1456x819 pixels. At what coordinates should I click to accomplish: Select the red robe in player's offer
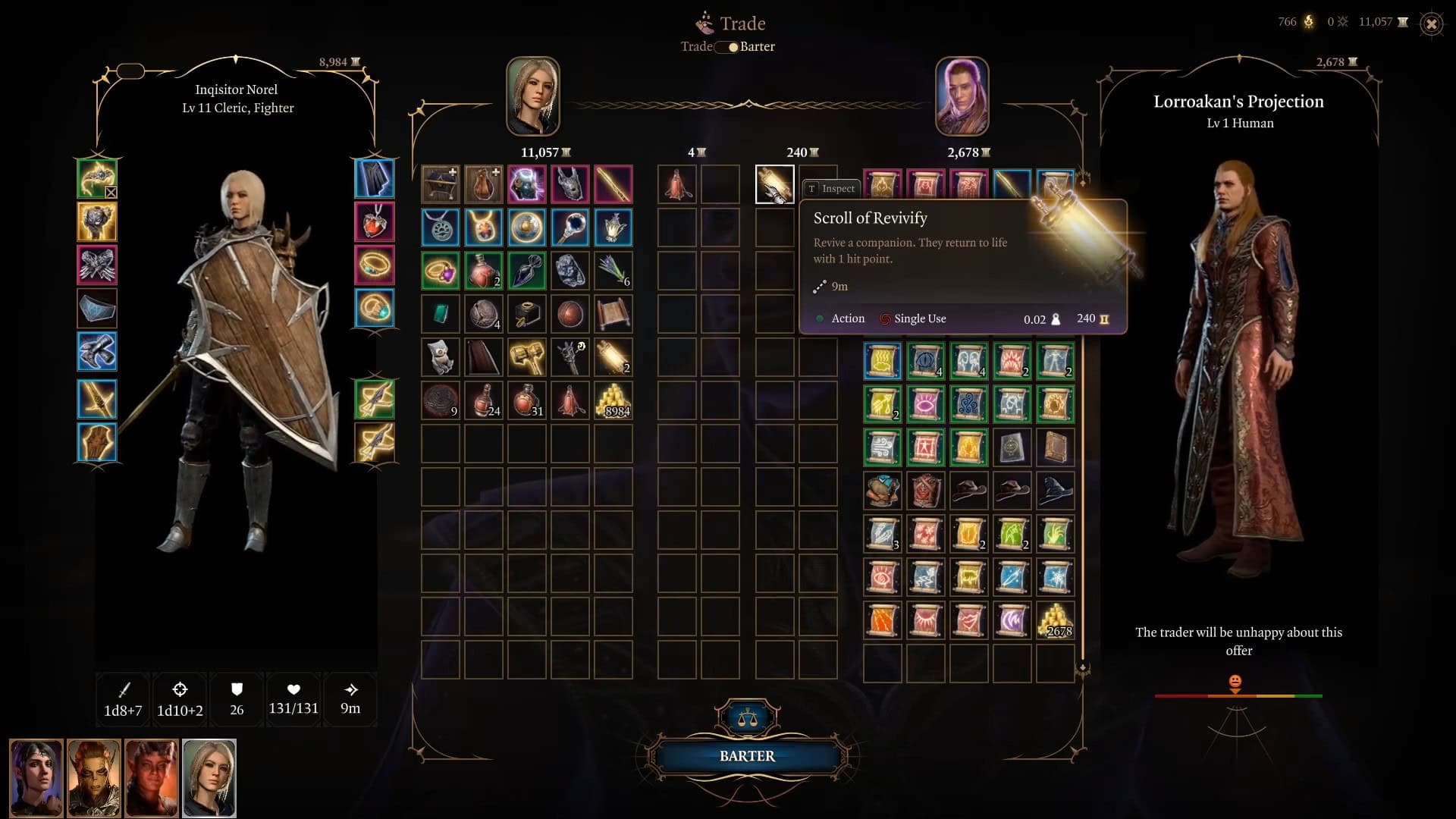tap(677, 184)
